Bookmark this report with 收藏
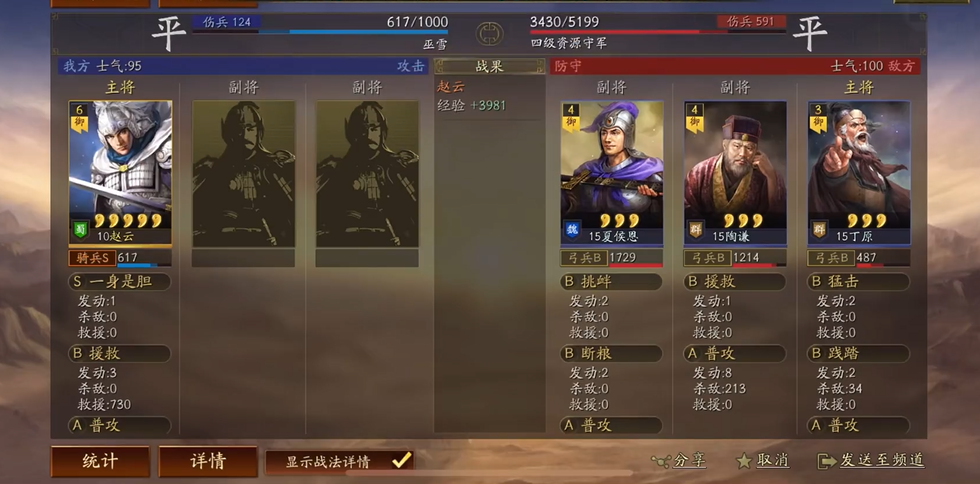 click(x=762, y=461)
